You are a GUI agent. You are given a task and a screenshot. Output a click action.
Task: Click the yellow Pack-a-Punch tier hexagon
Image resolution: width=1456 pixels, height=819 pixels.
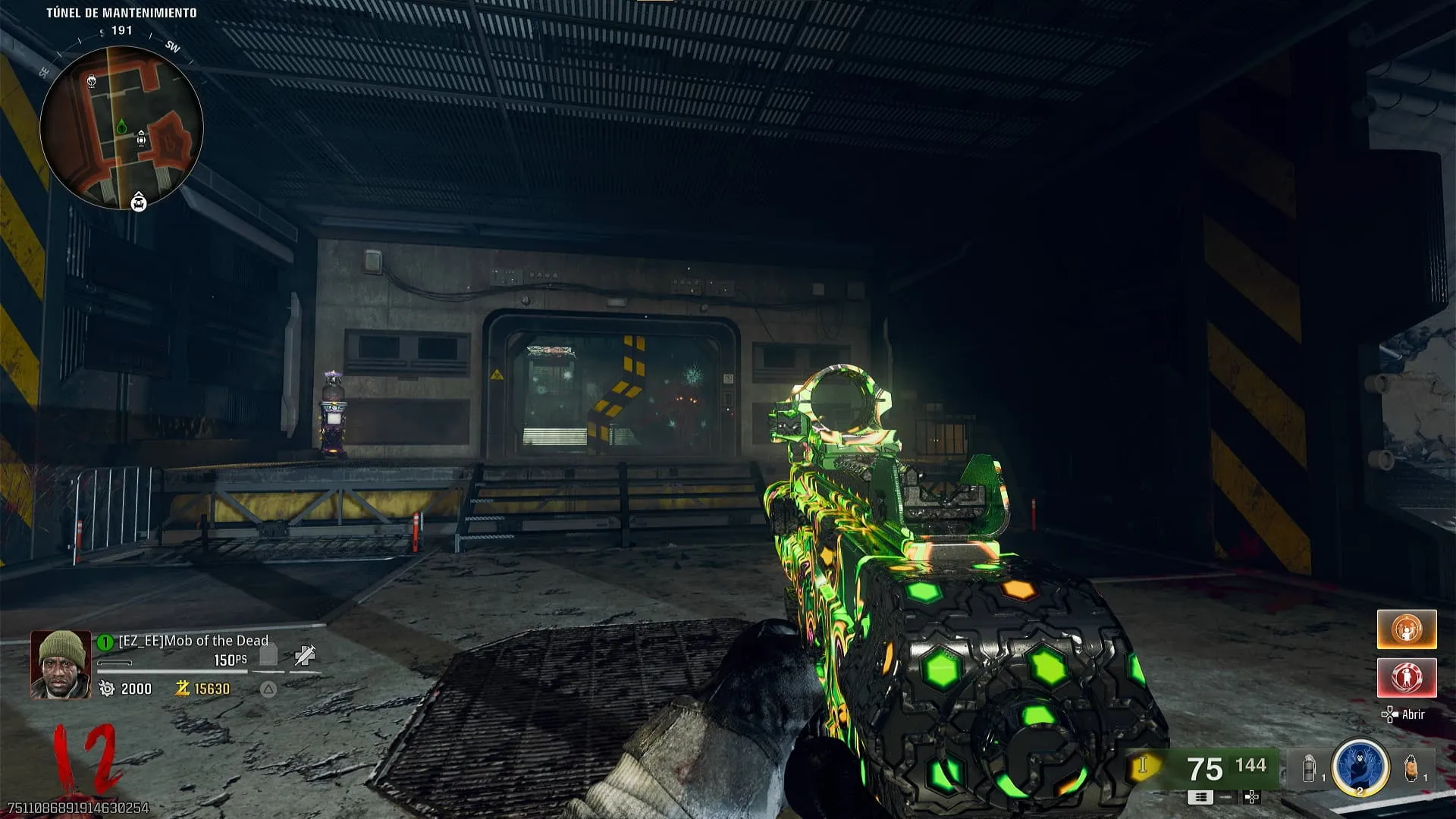1143,766
